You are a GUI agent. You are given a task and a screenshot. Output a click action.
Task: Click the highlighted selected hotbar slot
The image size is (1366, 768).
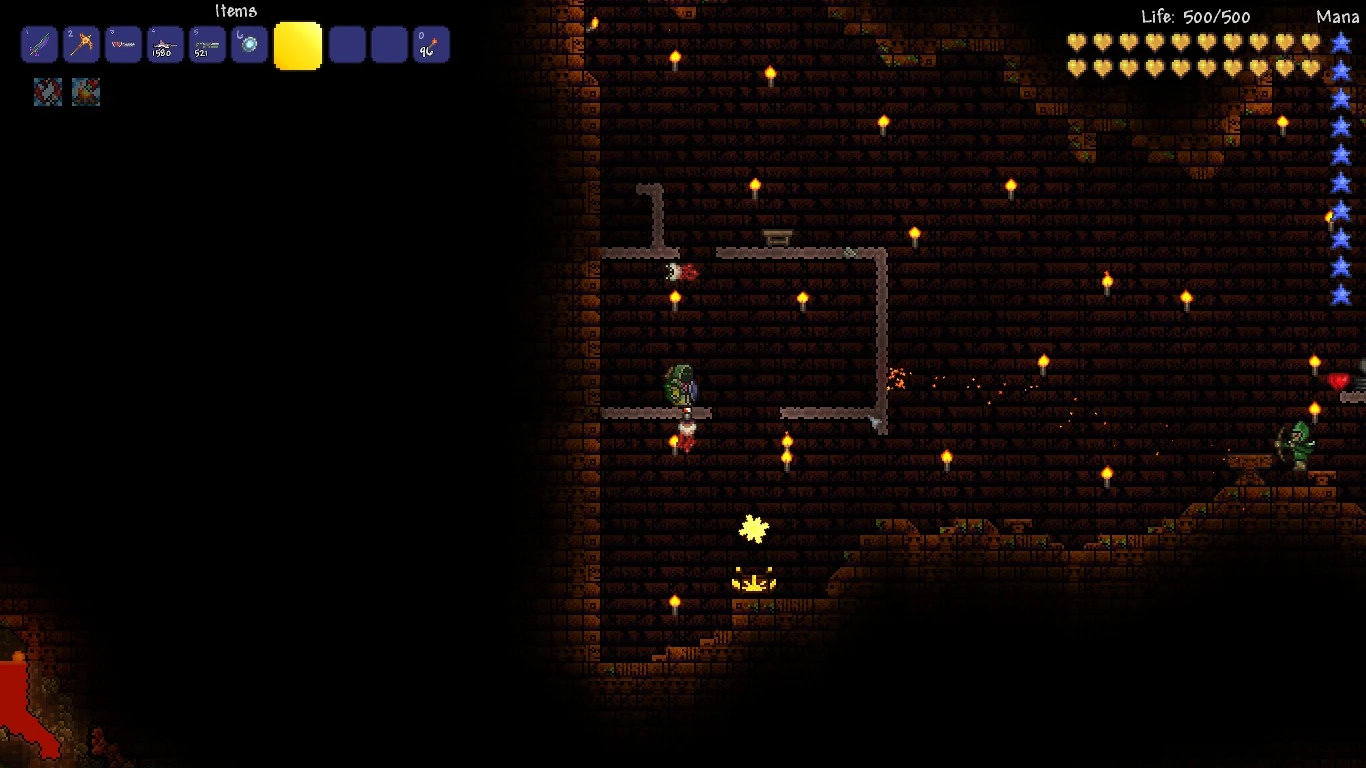297,44
